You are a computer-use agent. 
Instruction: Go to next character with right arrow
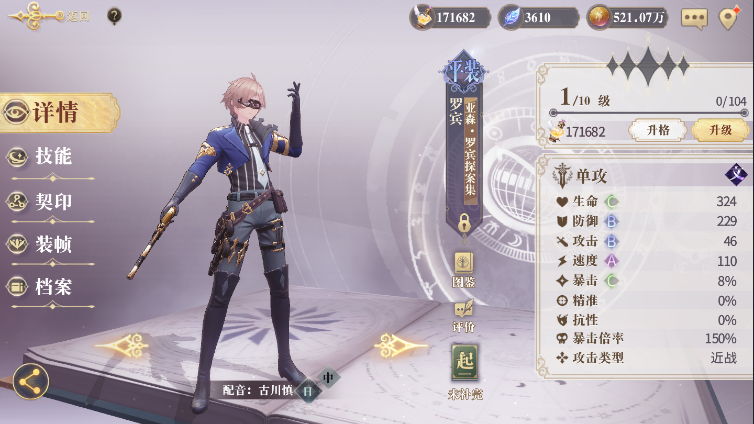[x=401, y=346]
